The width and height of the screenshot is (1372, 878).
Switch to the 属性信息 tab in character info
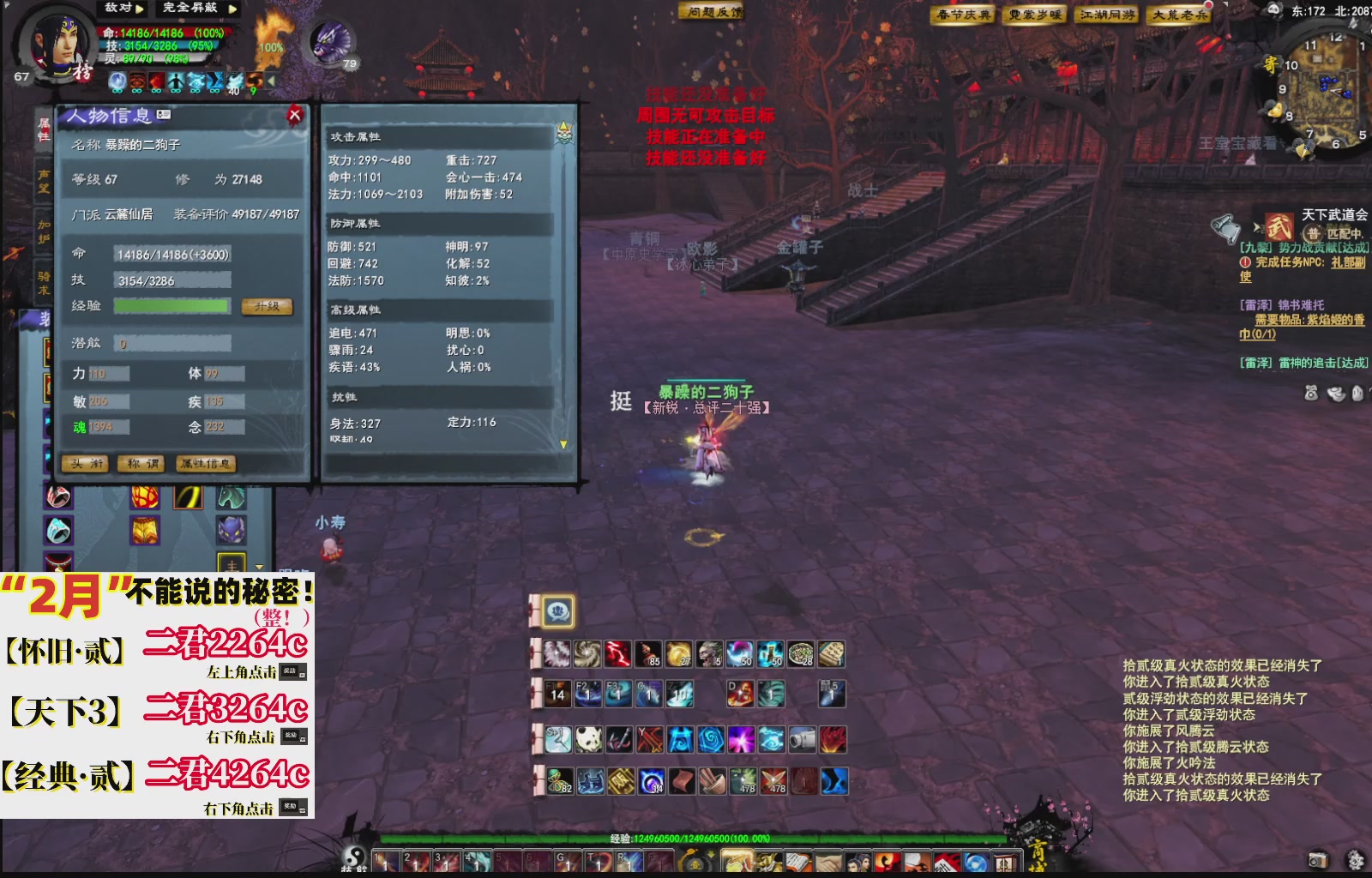[x=206, y=464]
